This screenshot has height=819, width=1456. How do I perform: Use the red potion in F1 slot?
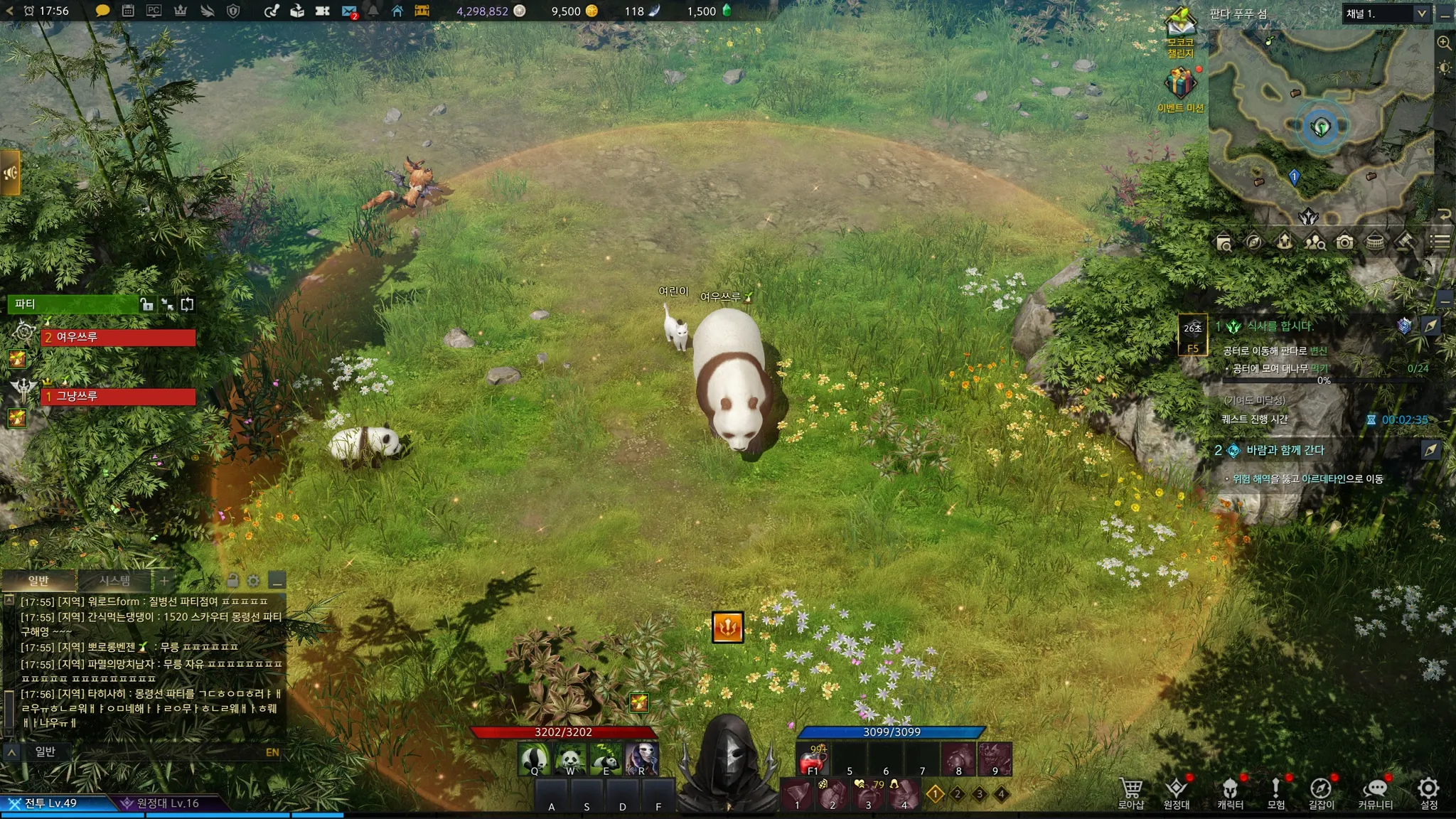pos(813,760)
